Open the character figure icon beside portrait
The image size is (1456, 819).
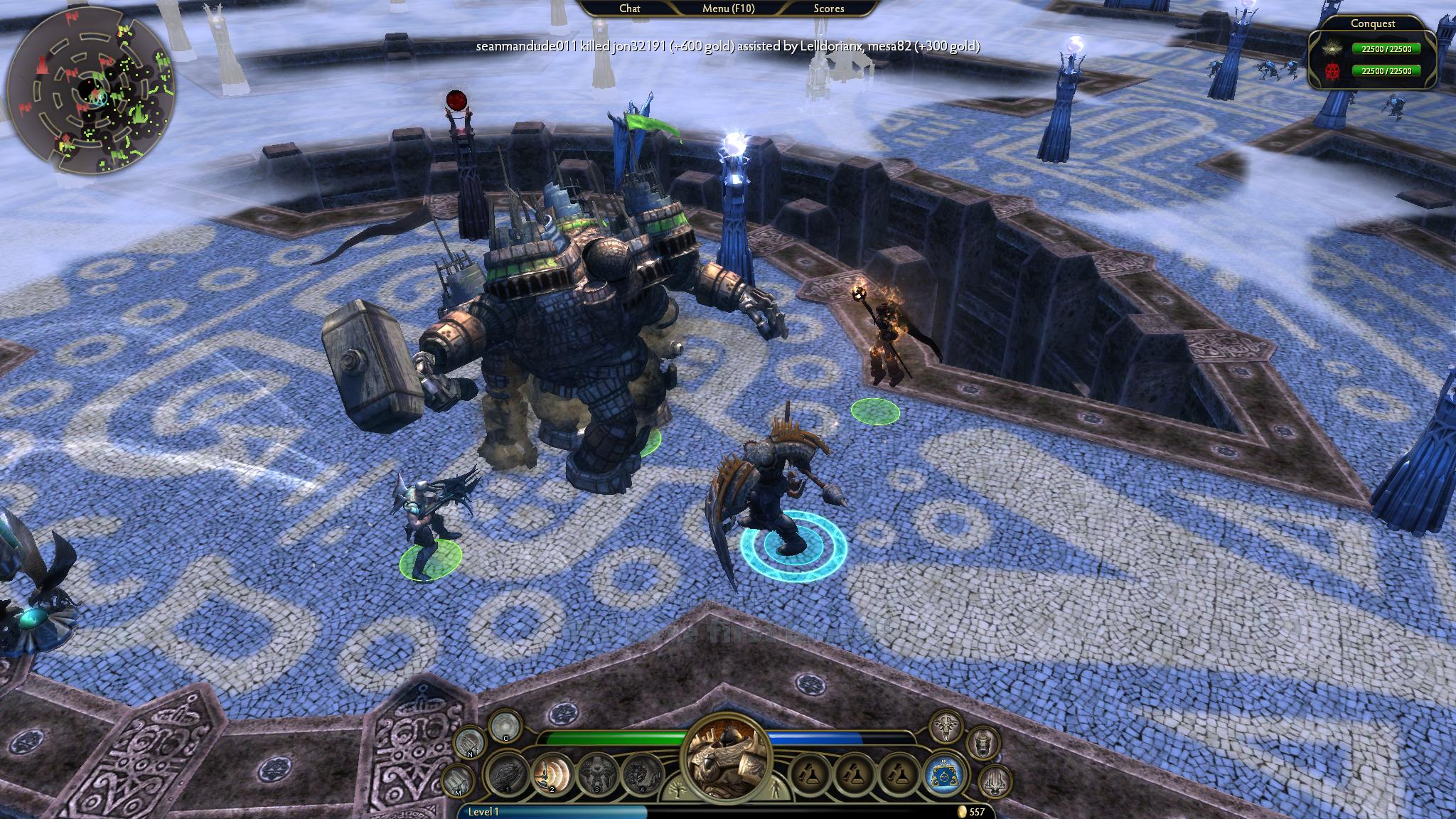tap(776, 789)
